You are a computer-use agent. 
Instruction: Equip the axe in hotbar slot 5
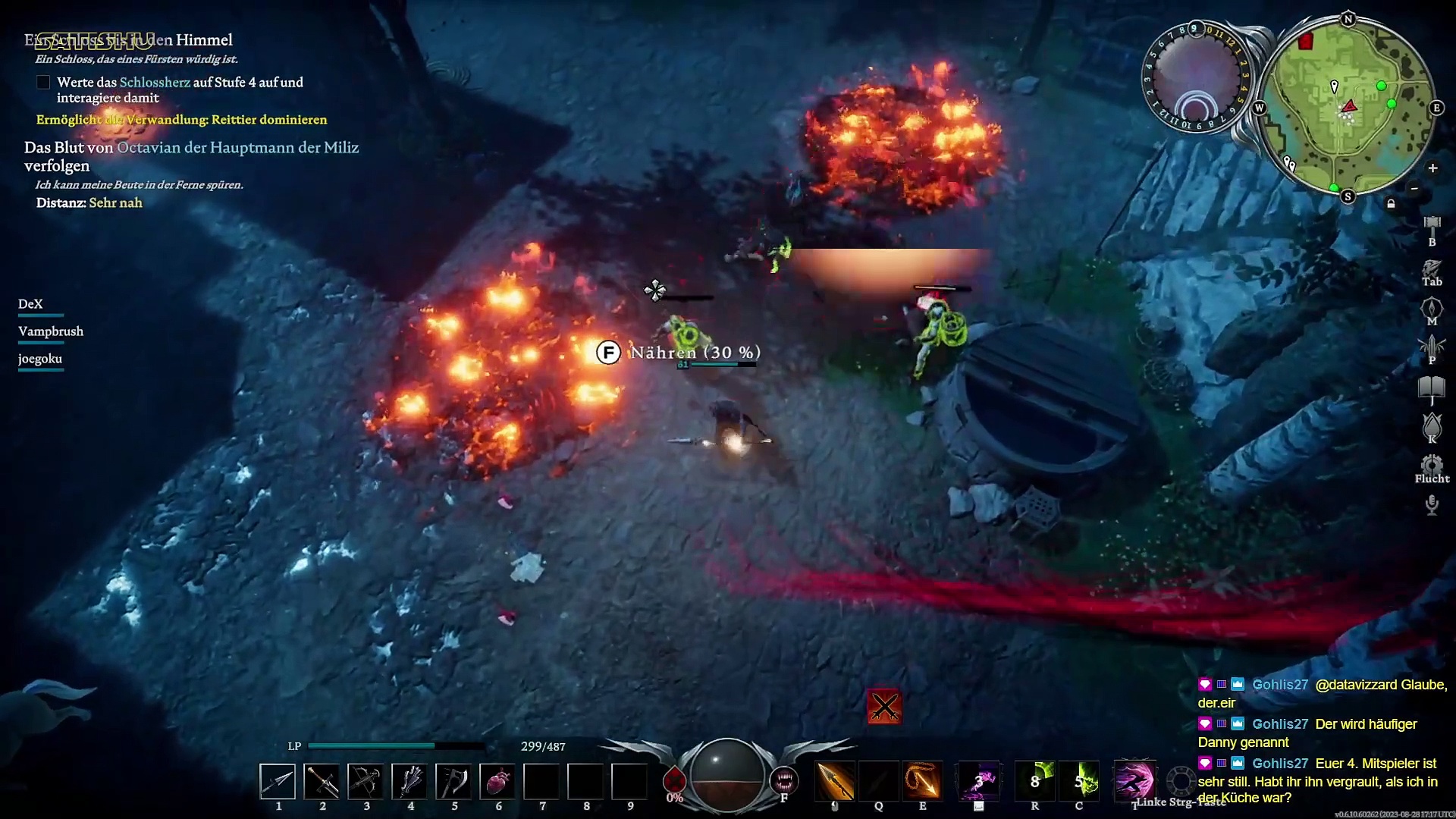point(453,781)
